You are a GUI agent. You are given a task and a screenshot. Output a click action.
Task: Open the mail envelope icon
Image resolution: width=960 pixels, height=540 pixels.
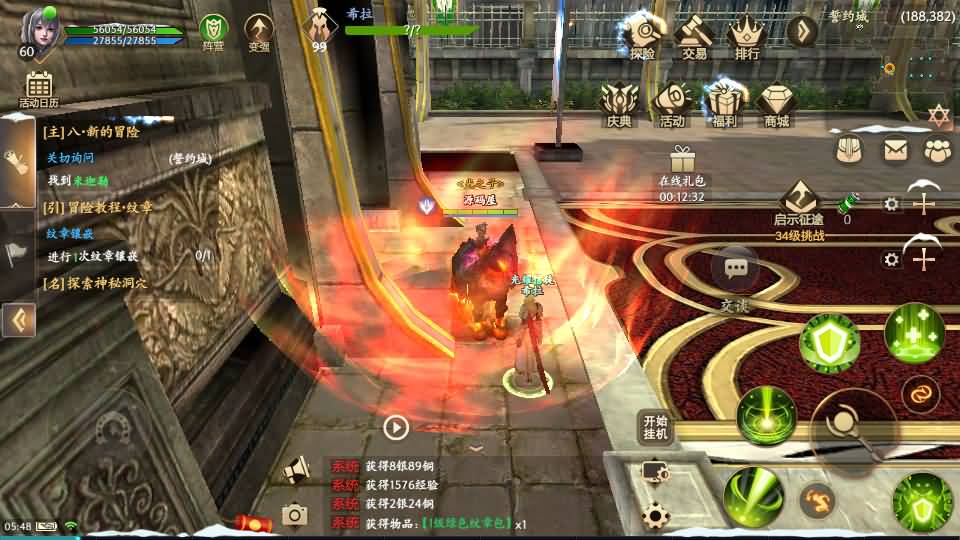894,150
